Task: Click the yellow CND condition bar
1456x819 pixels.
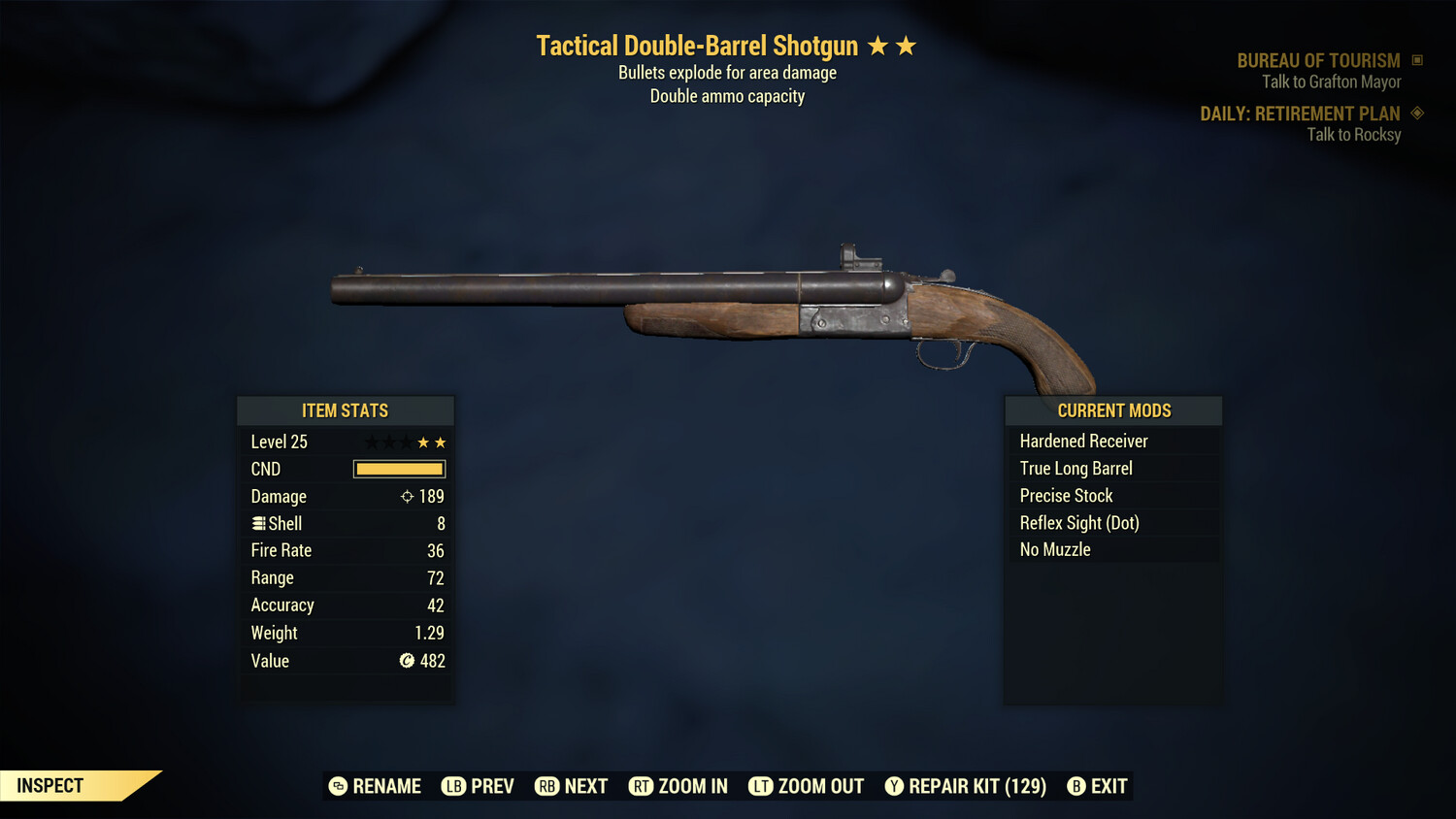Action: click(x=399, y=469)
